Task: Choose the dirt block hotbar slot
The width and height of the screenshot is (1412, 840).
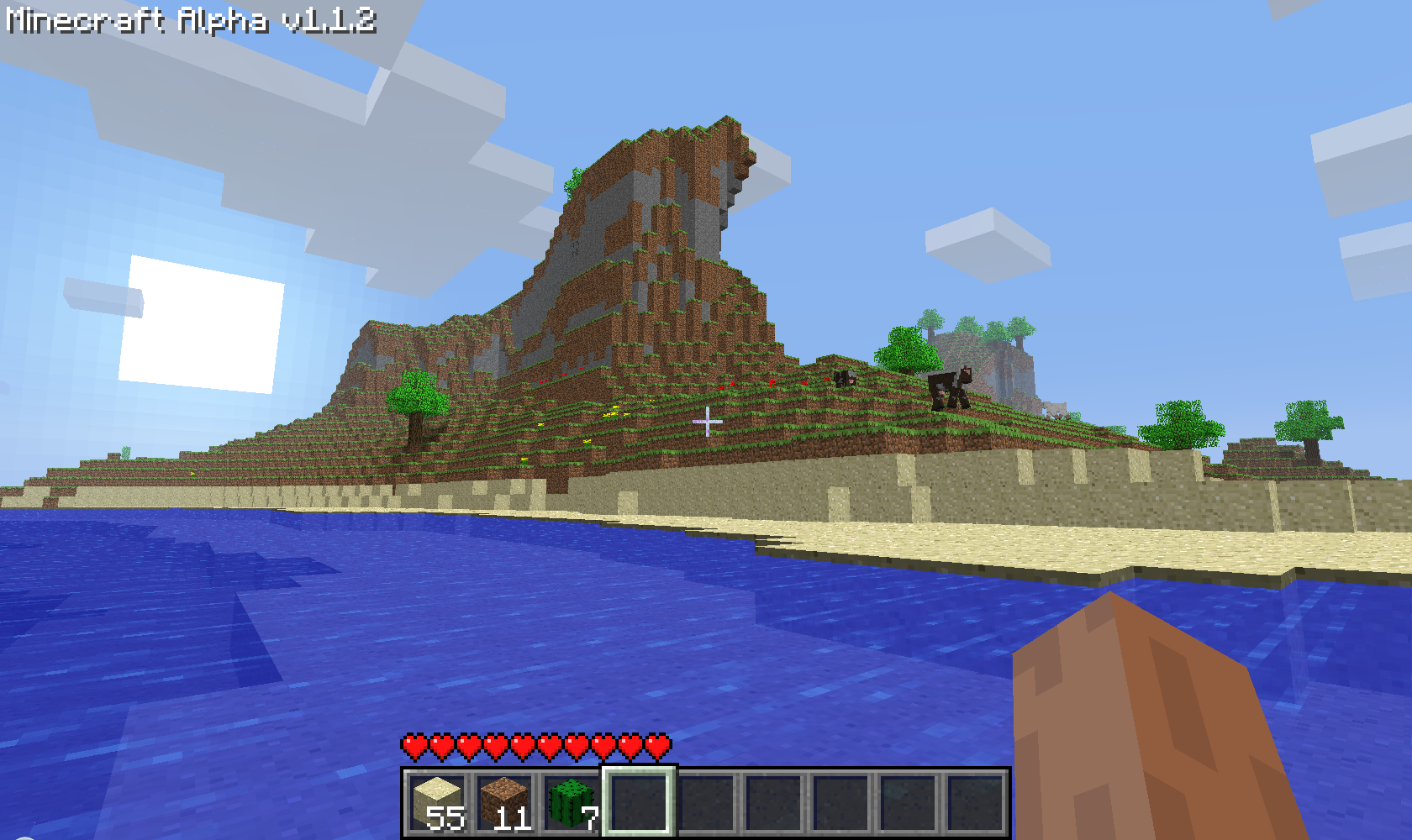Action: point(504,802)
